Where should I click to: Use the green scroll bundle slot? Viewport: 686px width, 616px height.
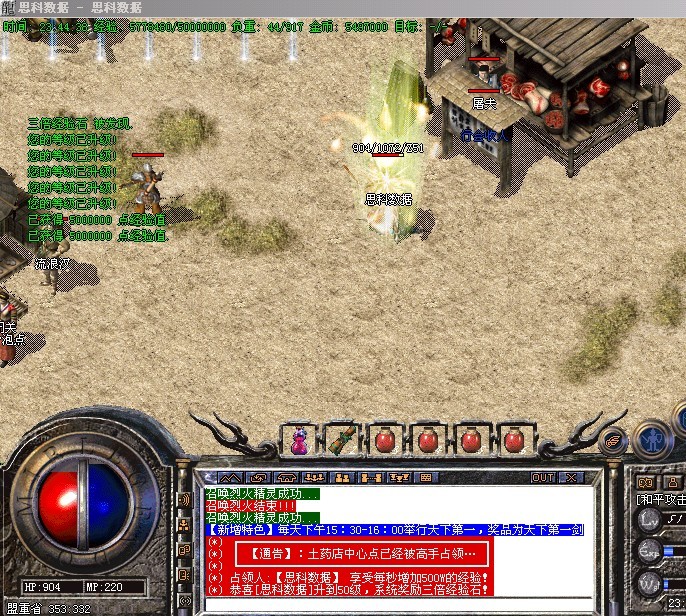click(x=342, y=439)
